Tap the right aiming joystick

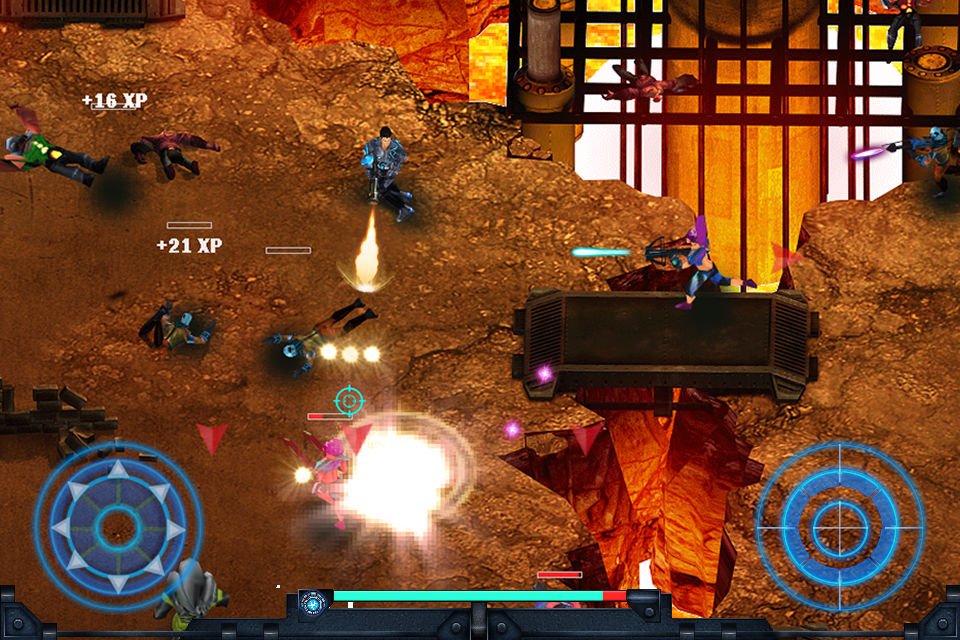pyautogui.click(x=838, y=527)
